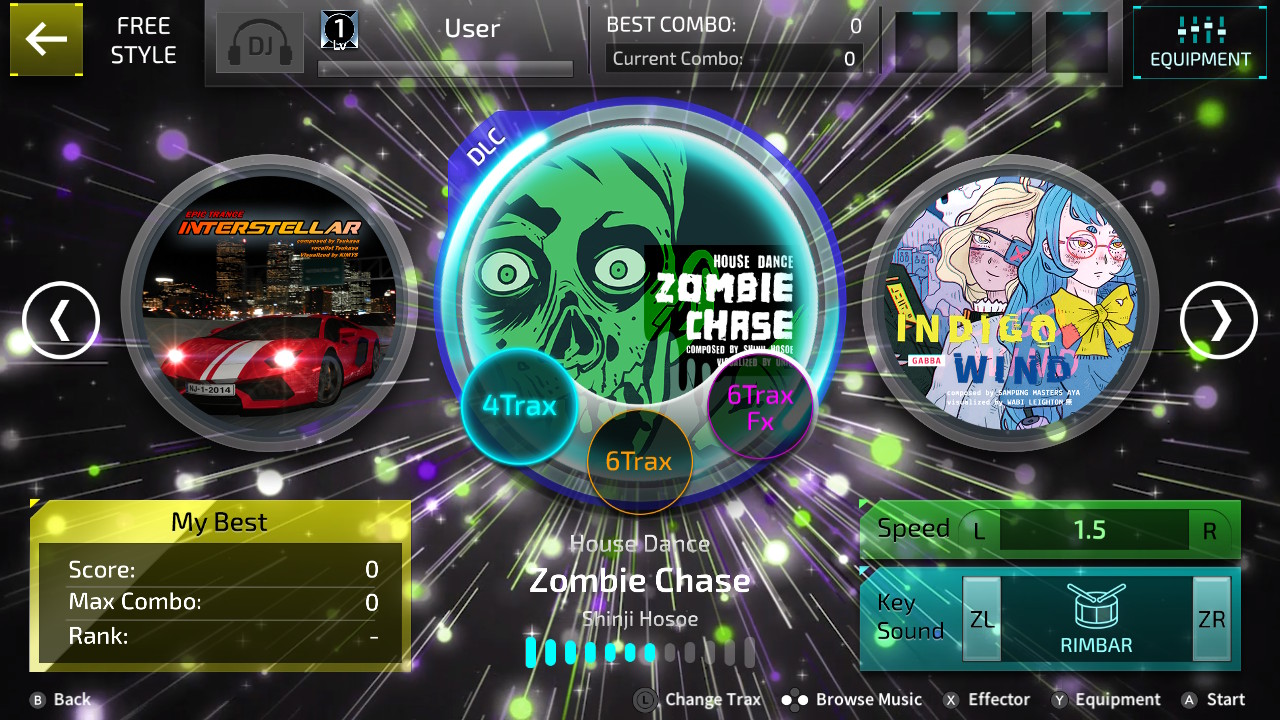The image size is (1280, 720).
Task: Click the left song navigation arrow
Action: (62, 321)
